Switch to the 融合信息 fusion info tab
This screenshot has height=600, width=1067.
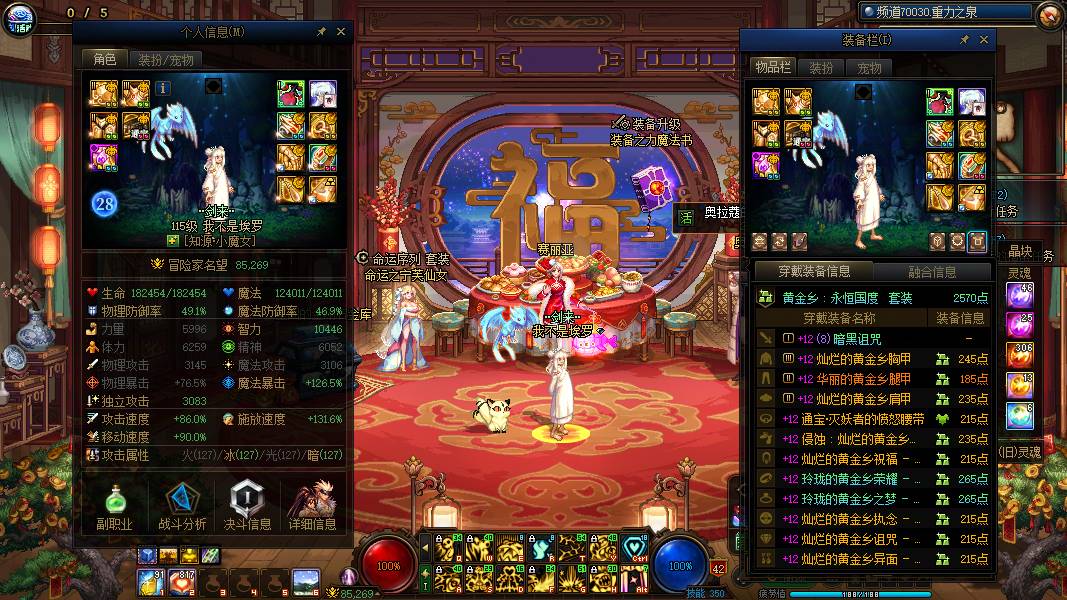pos(932,271)
